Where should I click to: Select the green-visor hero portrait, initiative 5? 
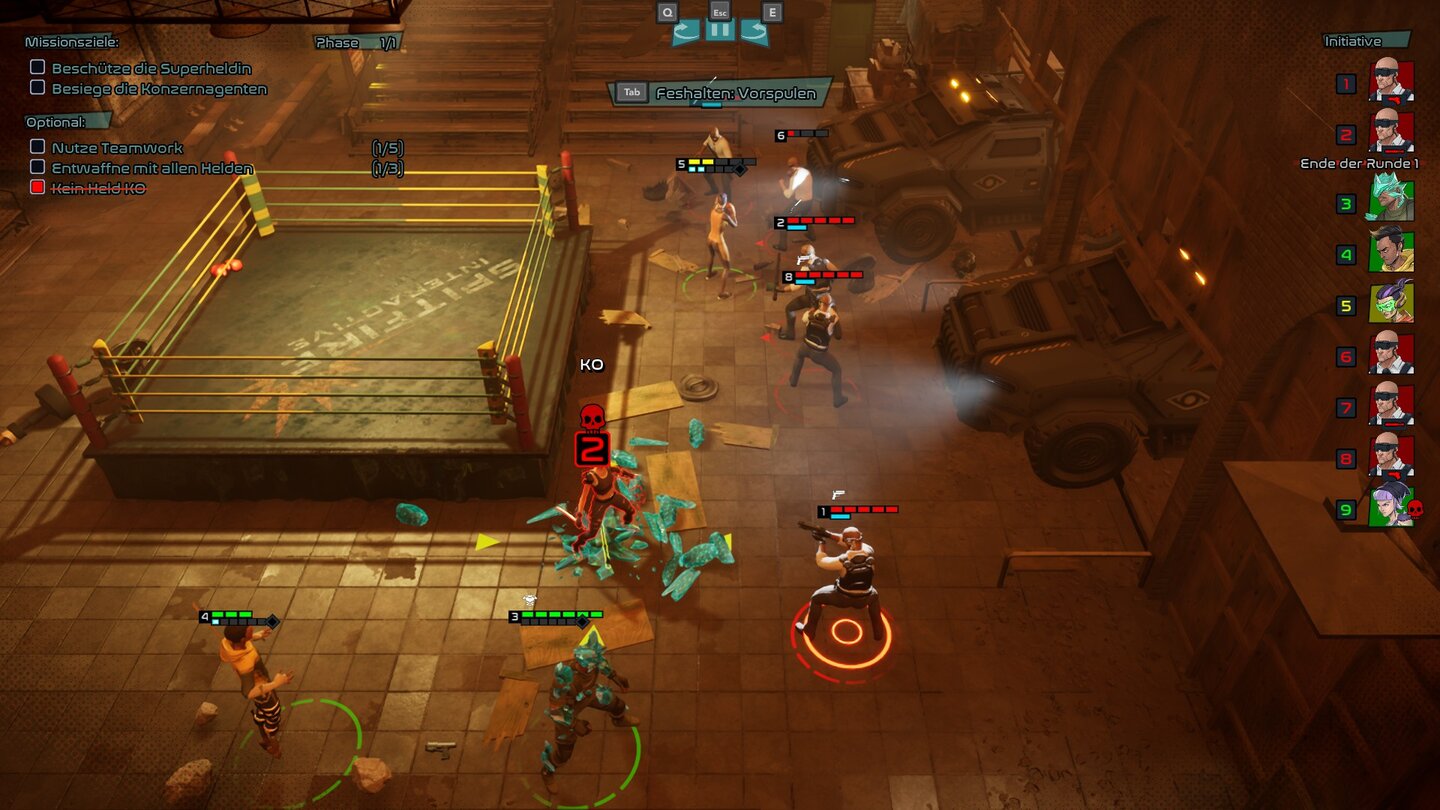coord(1391,304)
